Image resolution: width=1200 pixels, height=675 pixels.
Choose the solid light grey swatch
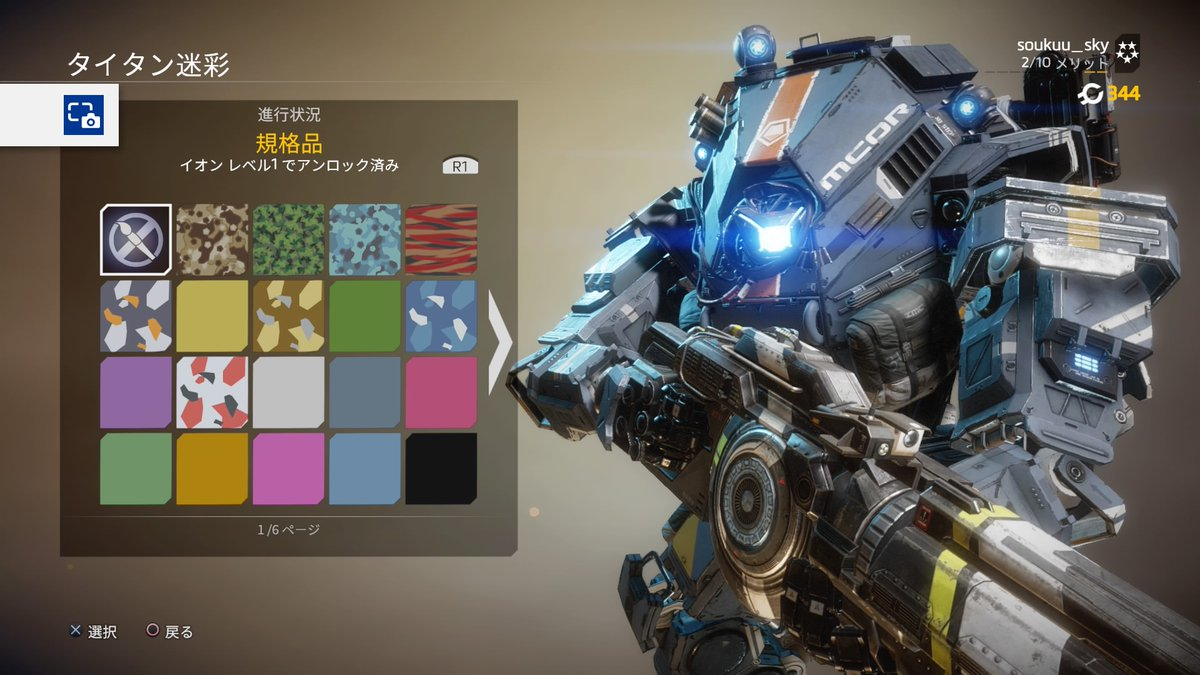(x=288, y=392)
